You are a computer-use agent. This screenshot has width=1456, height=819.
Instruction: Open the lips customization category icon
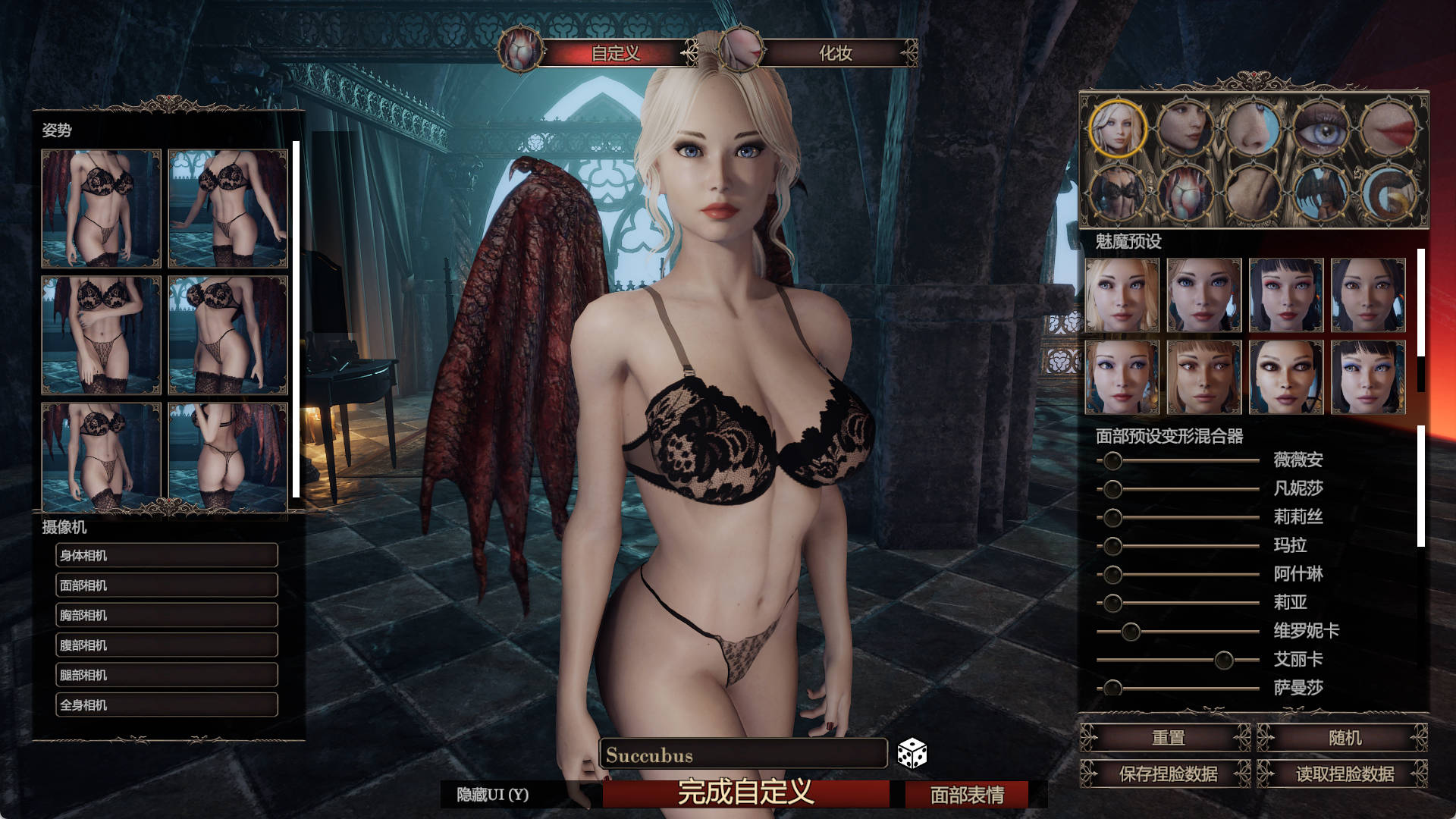[1388, 128]
